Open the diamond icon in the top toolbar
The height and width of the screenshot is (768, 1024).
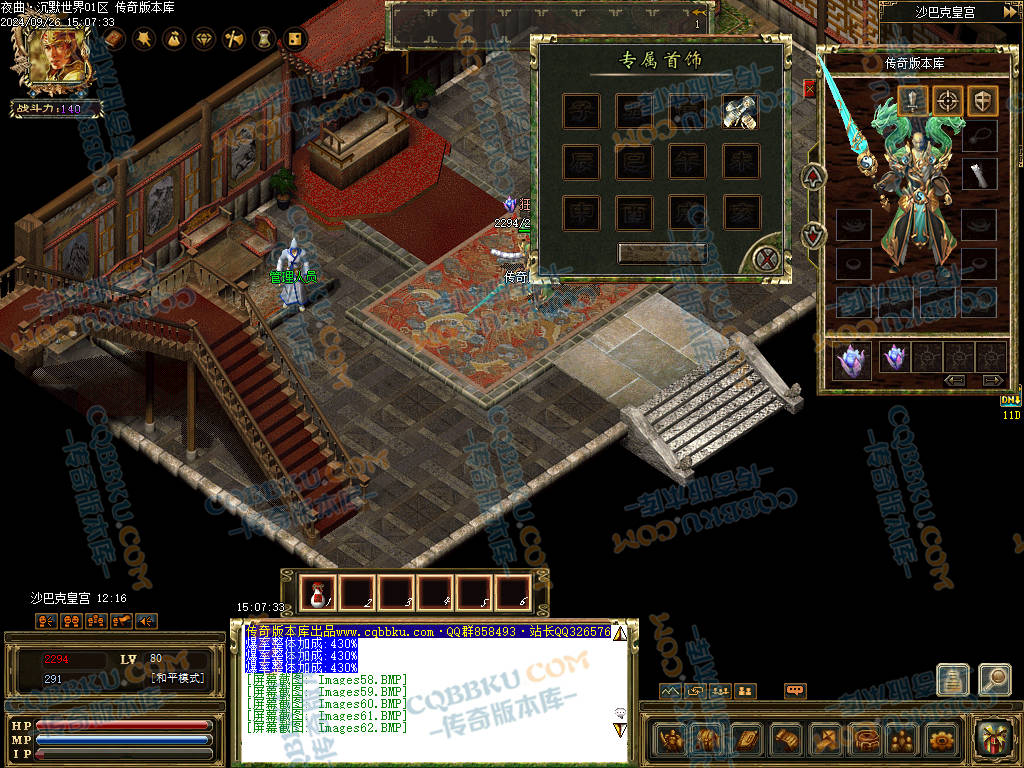click(x=204, y=39)
